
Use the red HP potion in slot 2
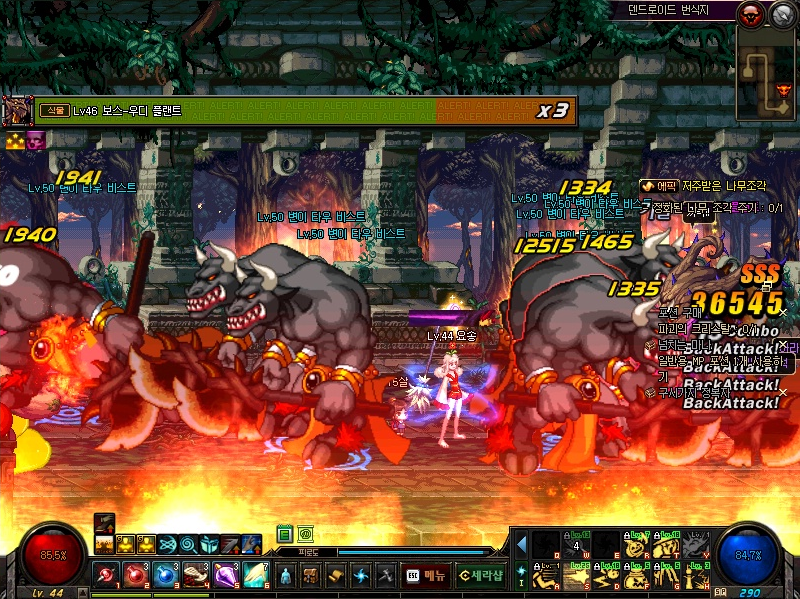tap(135, 575)
